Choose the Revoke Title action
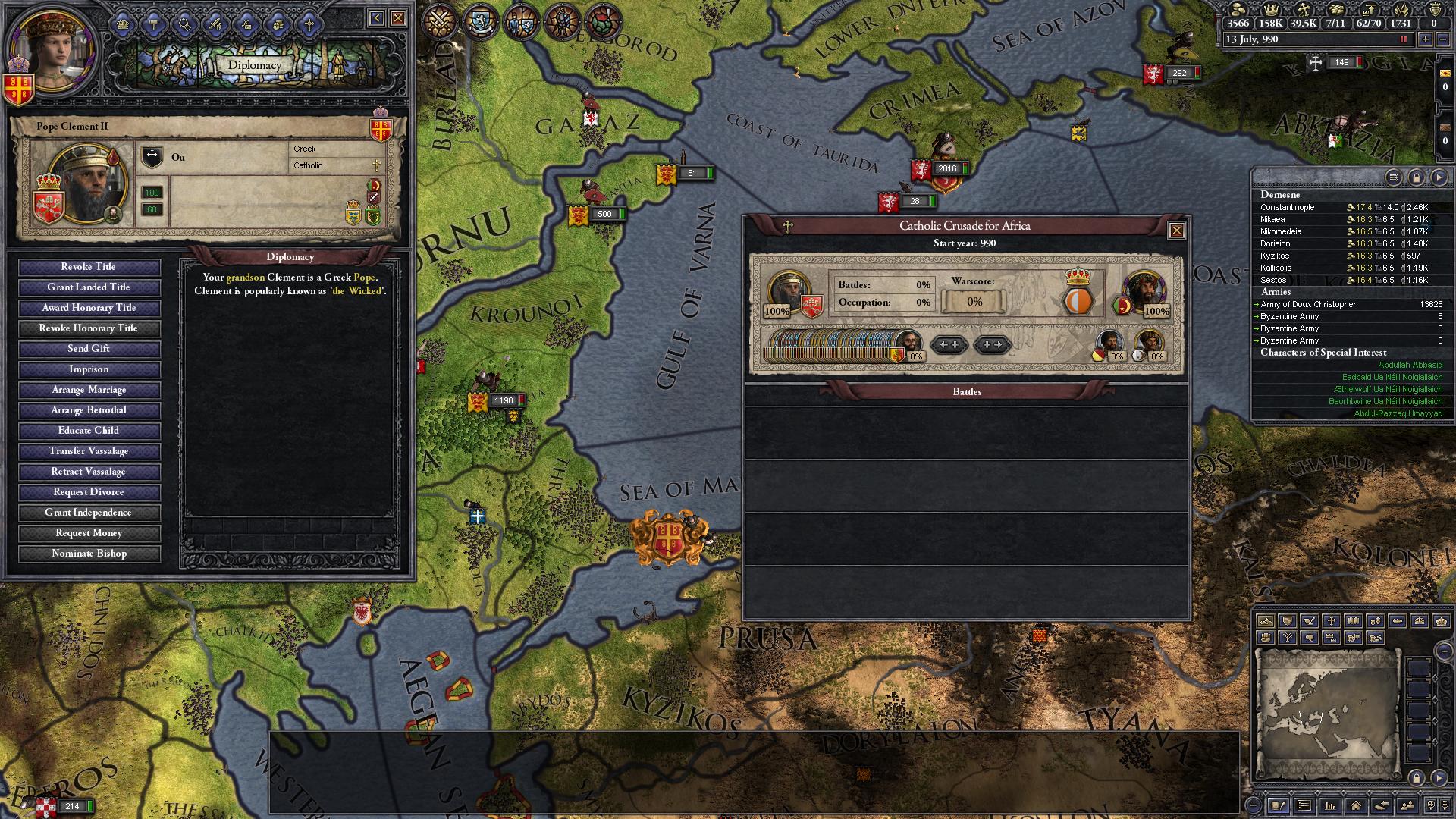 click(x=89, y=267)
